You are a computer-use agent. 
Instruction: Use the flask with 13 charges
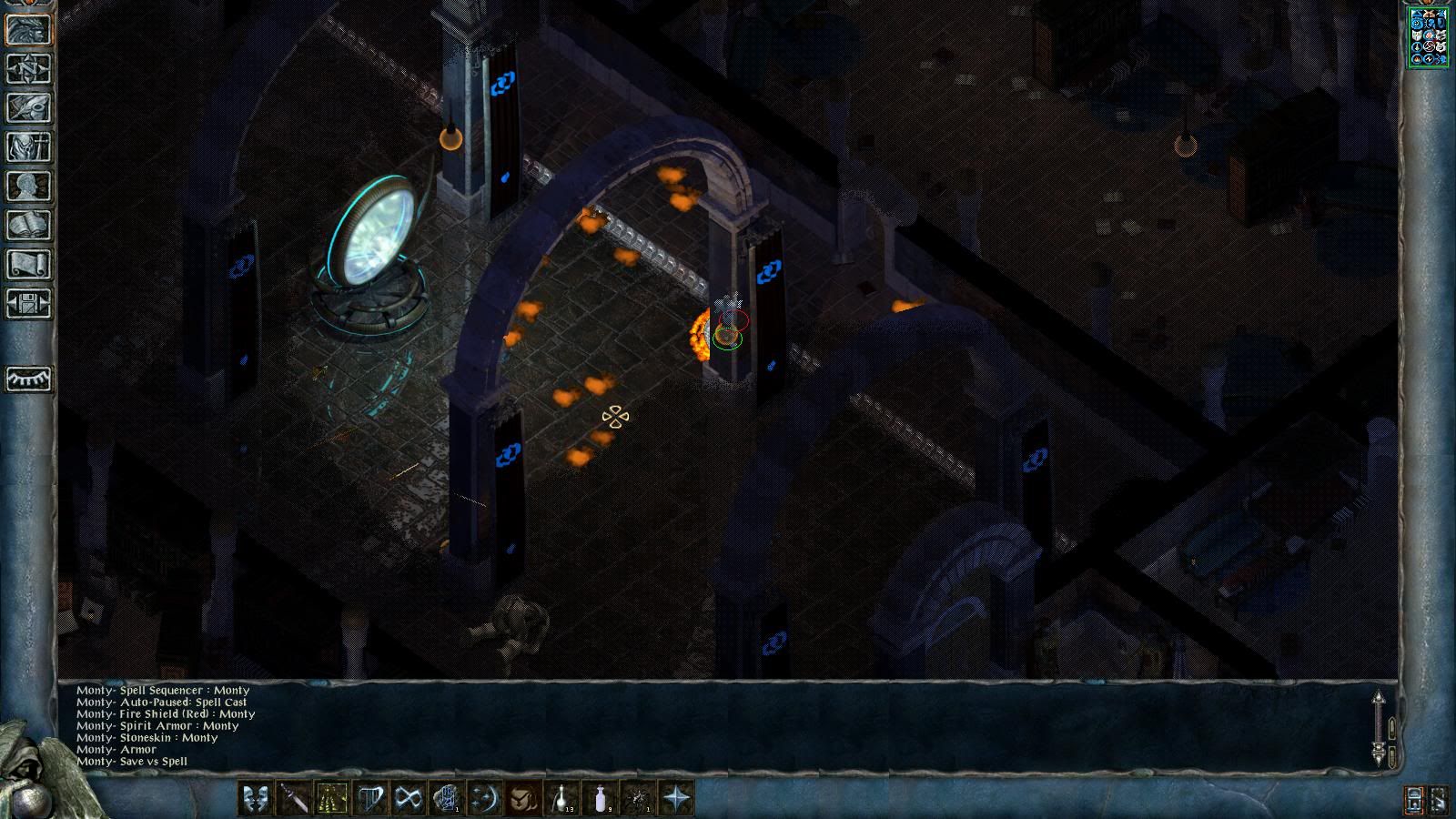561,798
